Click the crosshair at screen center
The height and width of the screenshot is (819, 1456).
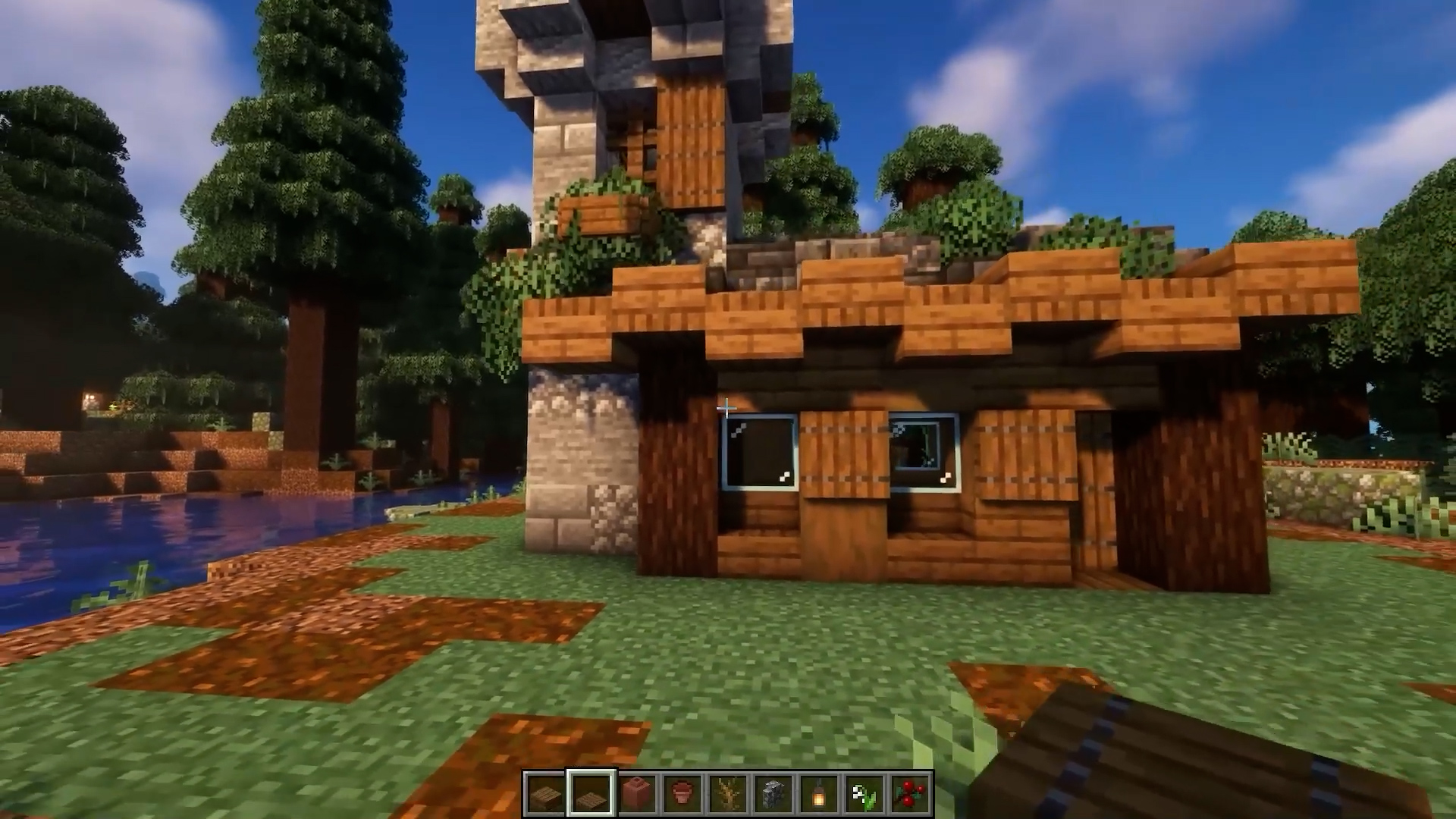[728, 409]
